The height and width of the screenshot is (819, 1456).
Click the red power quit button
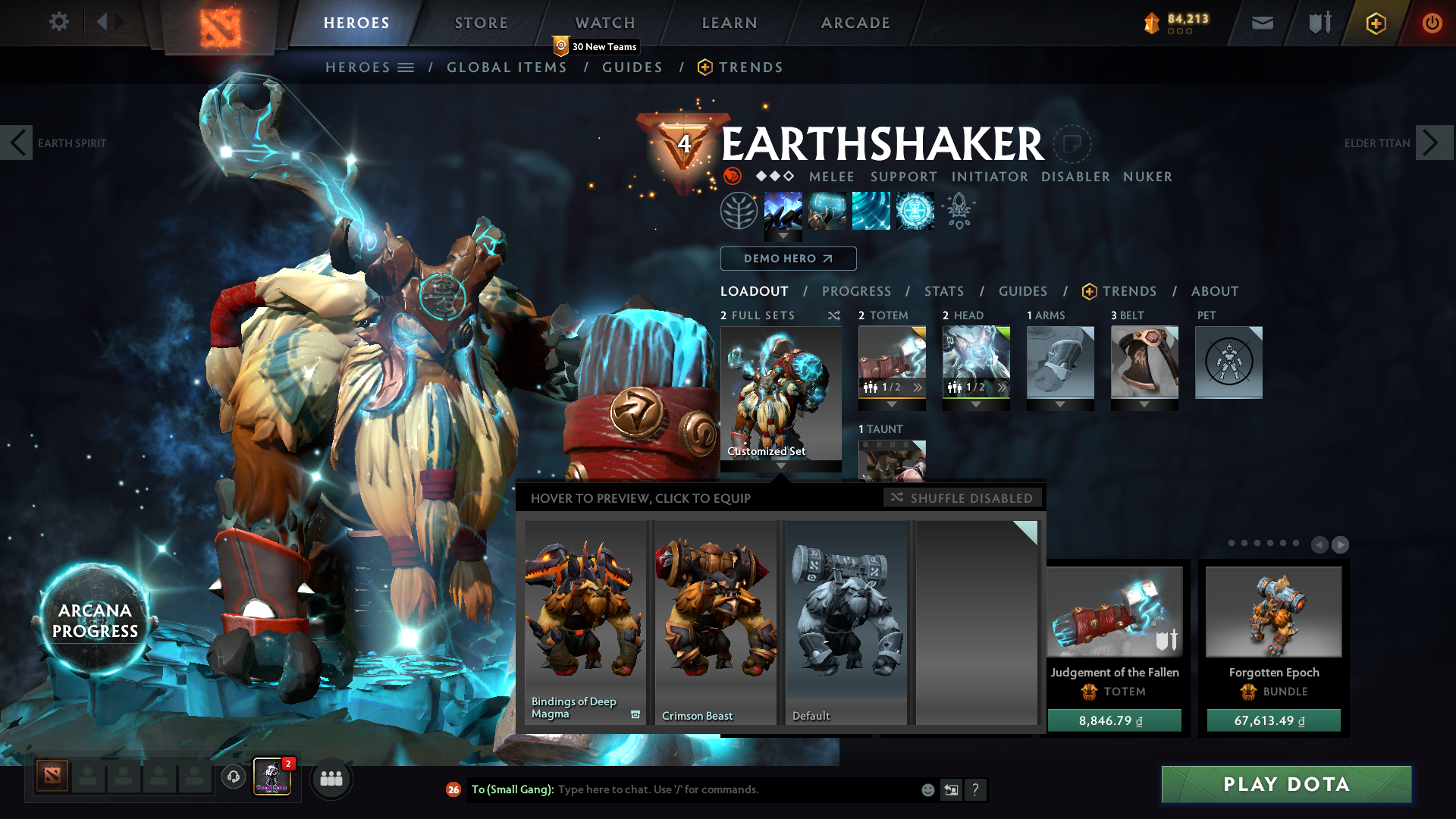tap(1432, 23)
